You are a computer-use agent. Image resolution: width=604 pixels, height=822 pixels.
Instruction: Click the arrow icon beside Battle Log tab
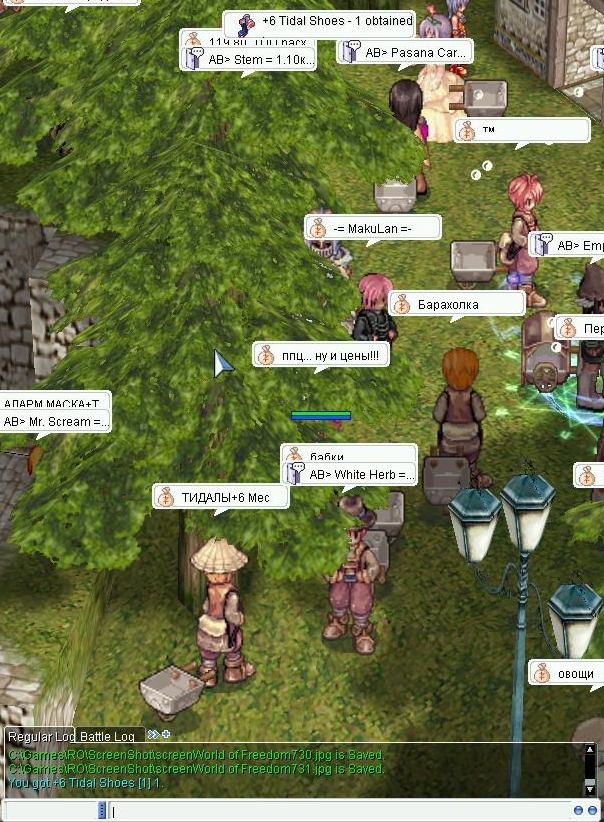[155, 735]
